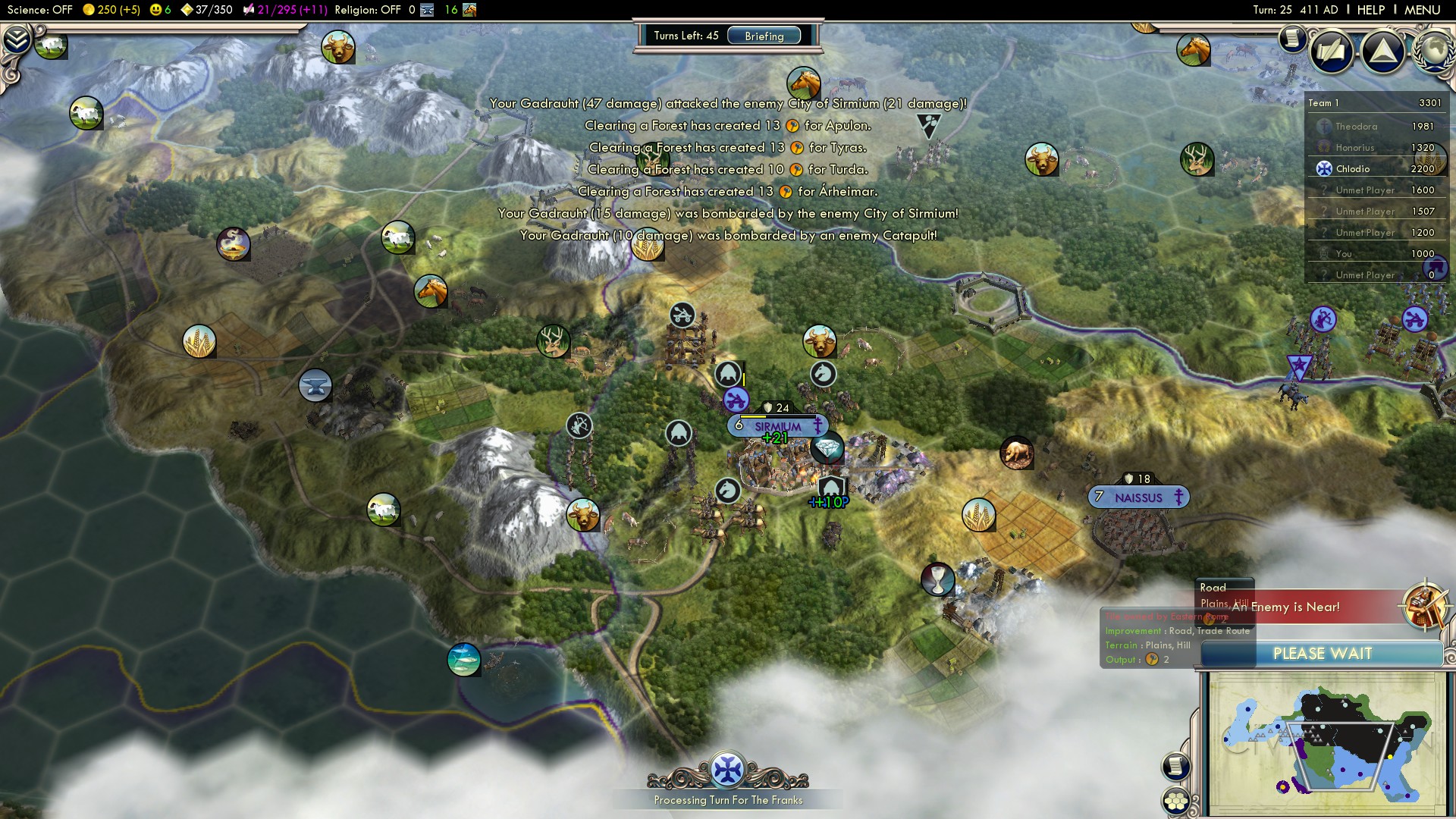
Task: Click the minimap
Action: pyautogui.click(x=1326, y=743)
